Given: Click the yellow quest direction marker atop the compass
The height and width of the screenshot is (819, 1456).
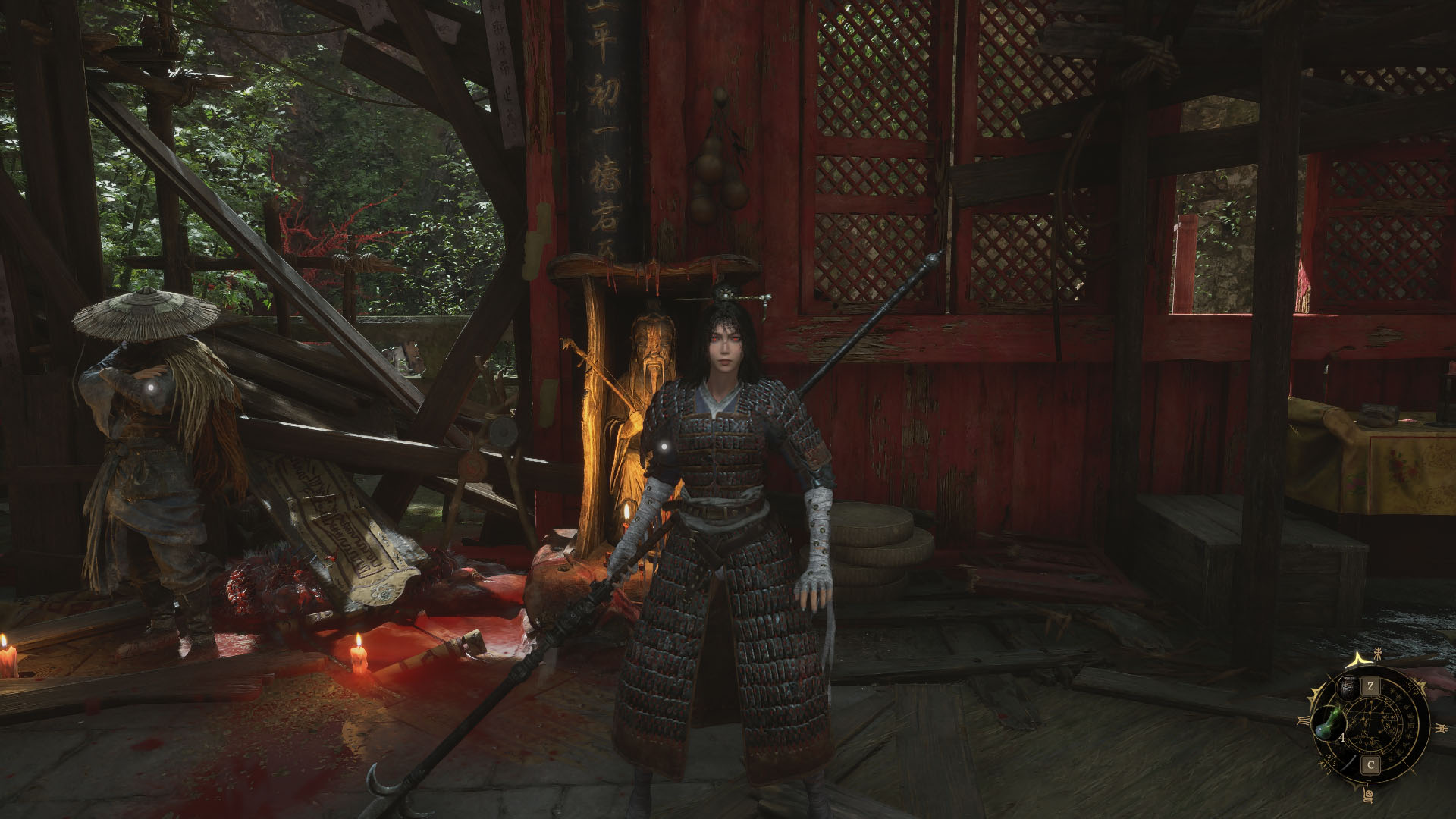Looking at the screenshot, I should [x=1358, y=658].
